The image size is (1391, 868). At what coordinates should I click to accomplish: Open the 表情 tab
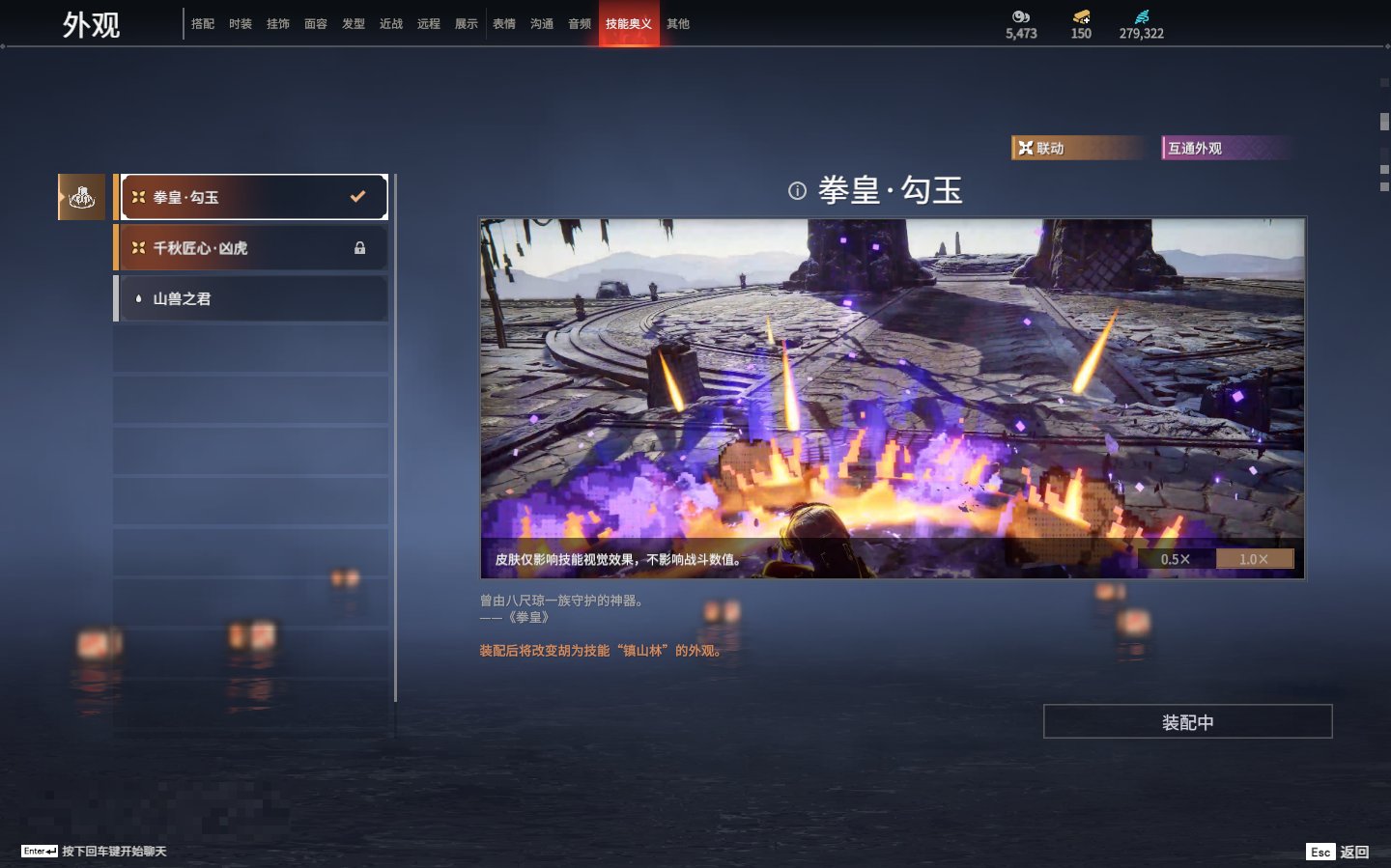[504, 24]
